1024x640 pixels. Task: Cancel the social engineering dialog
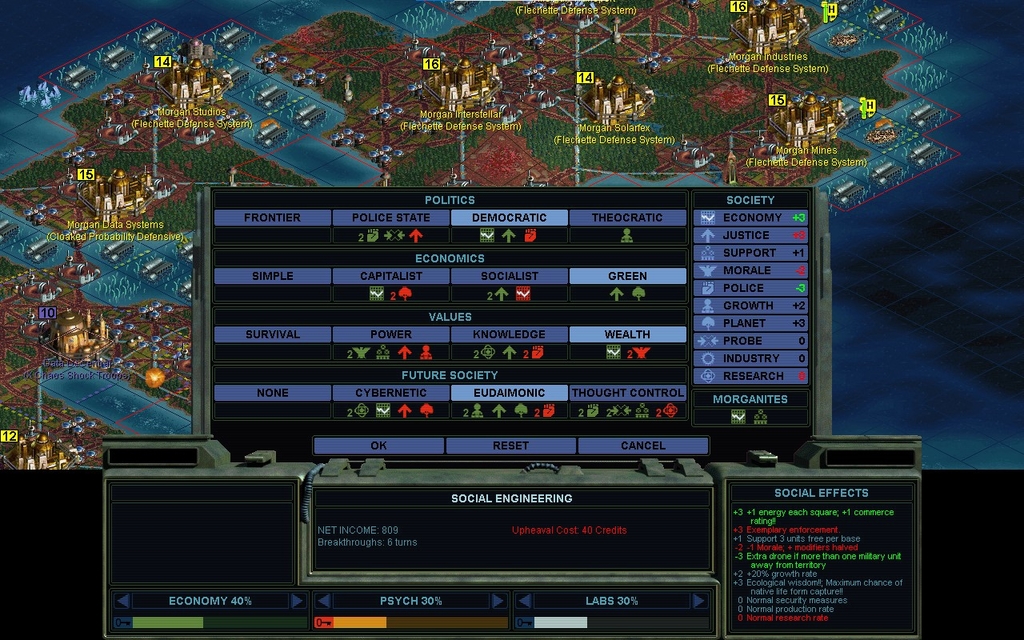(x=642, y=445)
